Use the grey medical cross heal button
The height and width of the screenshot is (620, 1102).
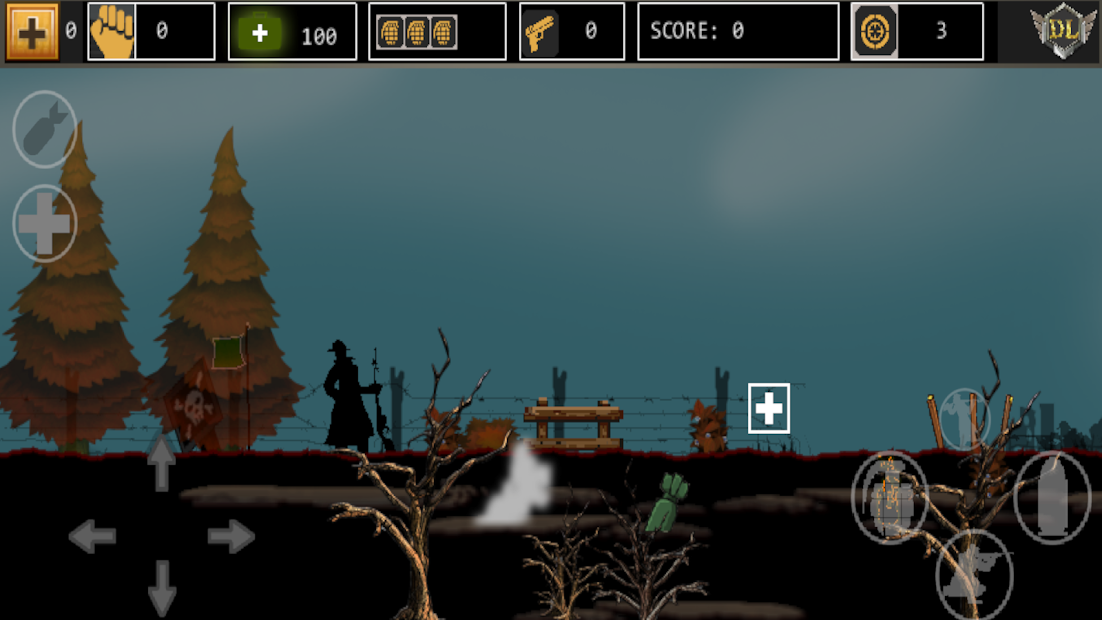click(x=45, y=224)
